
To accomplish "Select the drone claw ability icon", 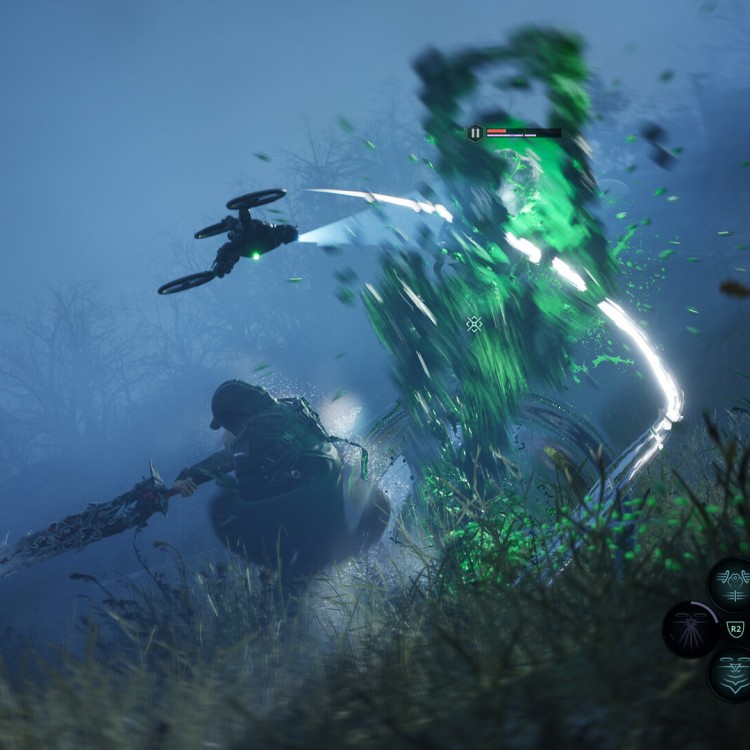I will (733, 584).
